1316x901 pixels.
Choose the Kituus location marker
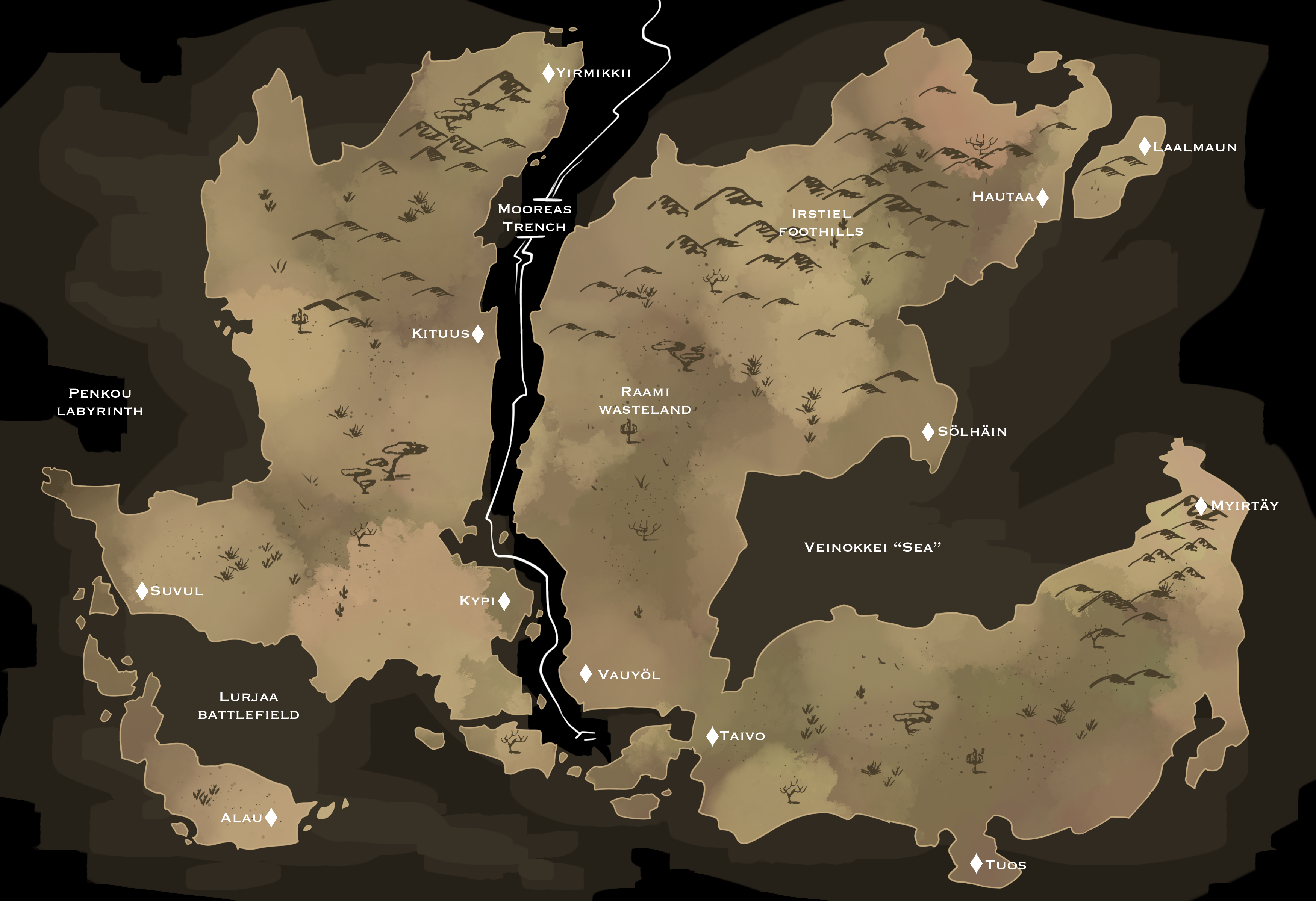click(478, 334)
